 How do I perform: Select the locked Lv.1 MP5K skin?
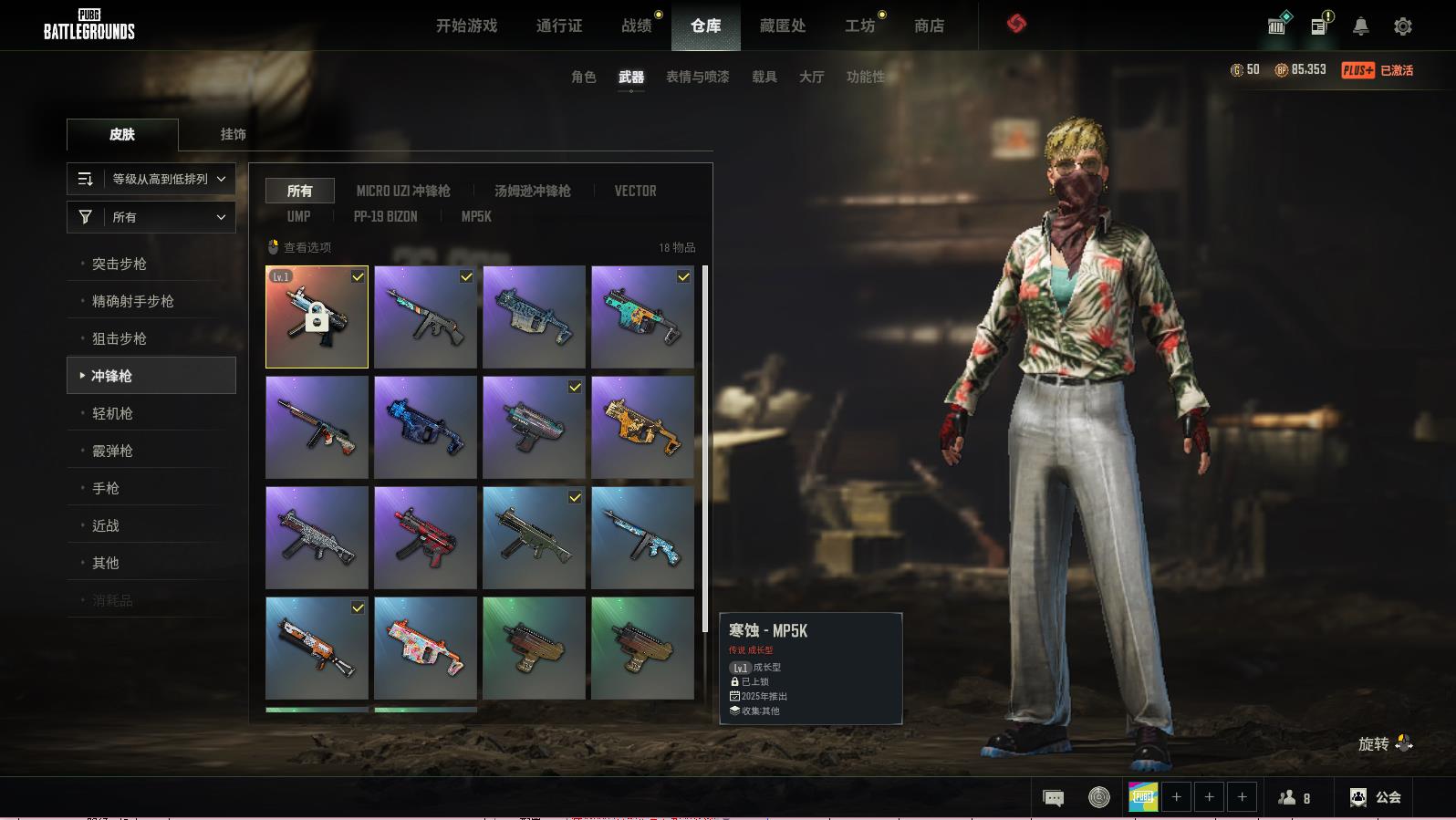[317, 317]
